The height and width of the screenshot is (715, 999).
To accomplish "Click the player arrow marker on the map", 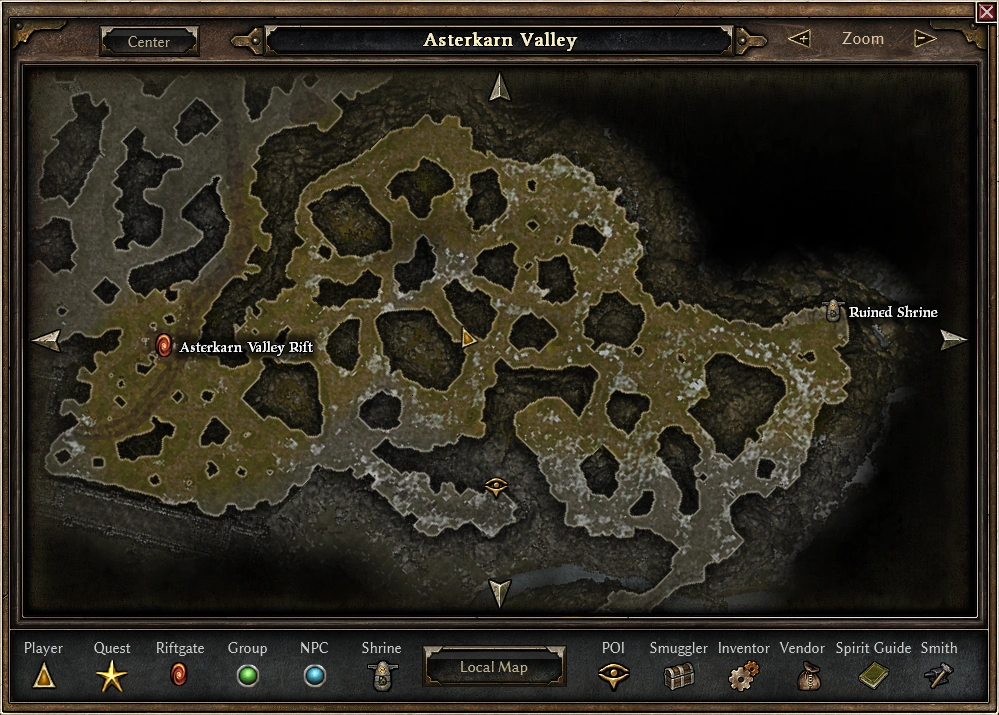I will [468, 339].
